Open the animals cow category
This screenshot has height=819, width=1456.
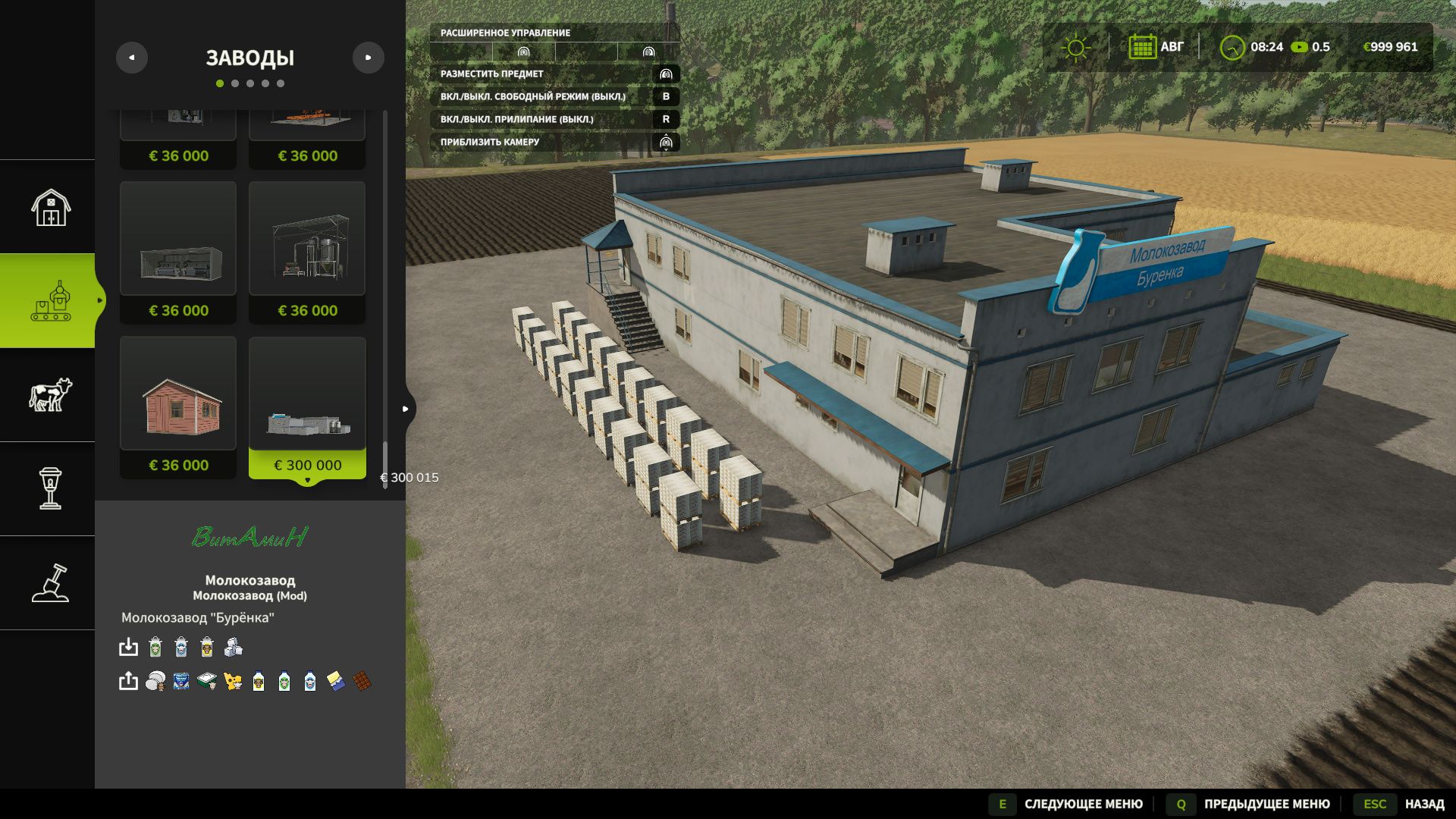click(50, 395)
